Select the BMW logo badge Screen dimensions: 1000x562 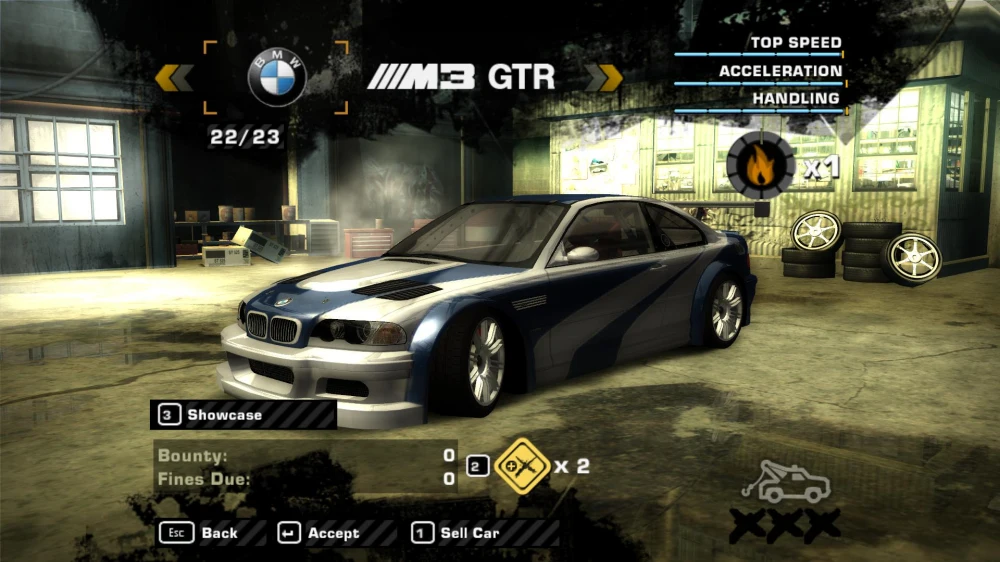tap(276, 78)
